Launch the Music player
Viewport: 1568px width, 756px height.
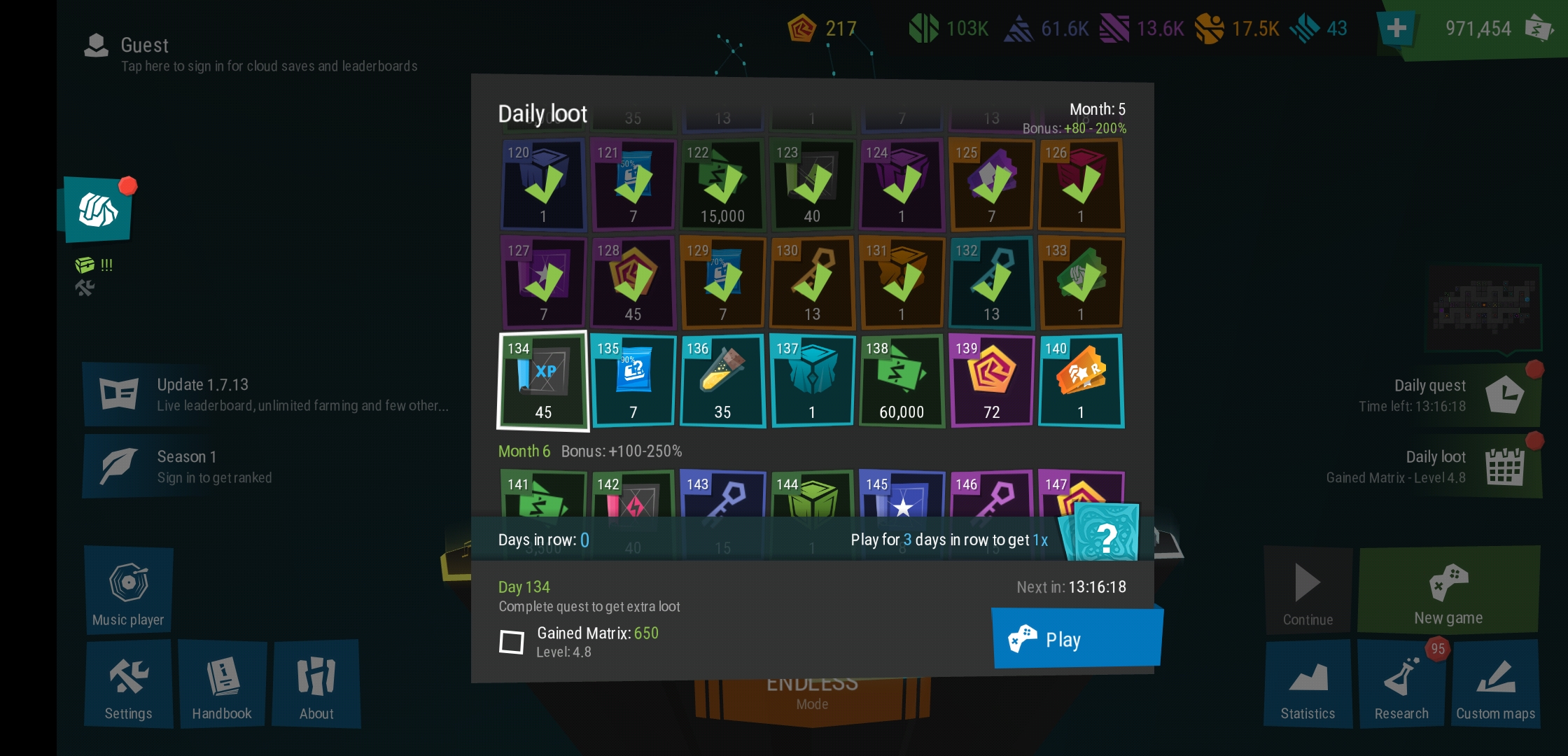128,589
